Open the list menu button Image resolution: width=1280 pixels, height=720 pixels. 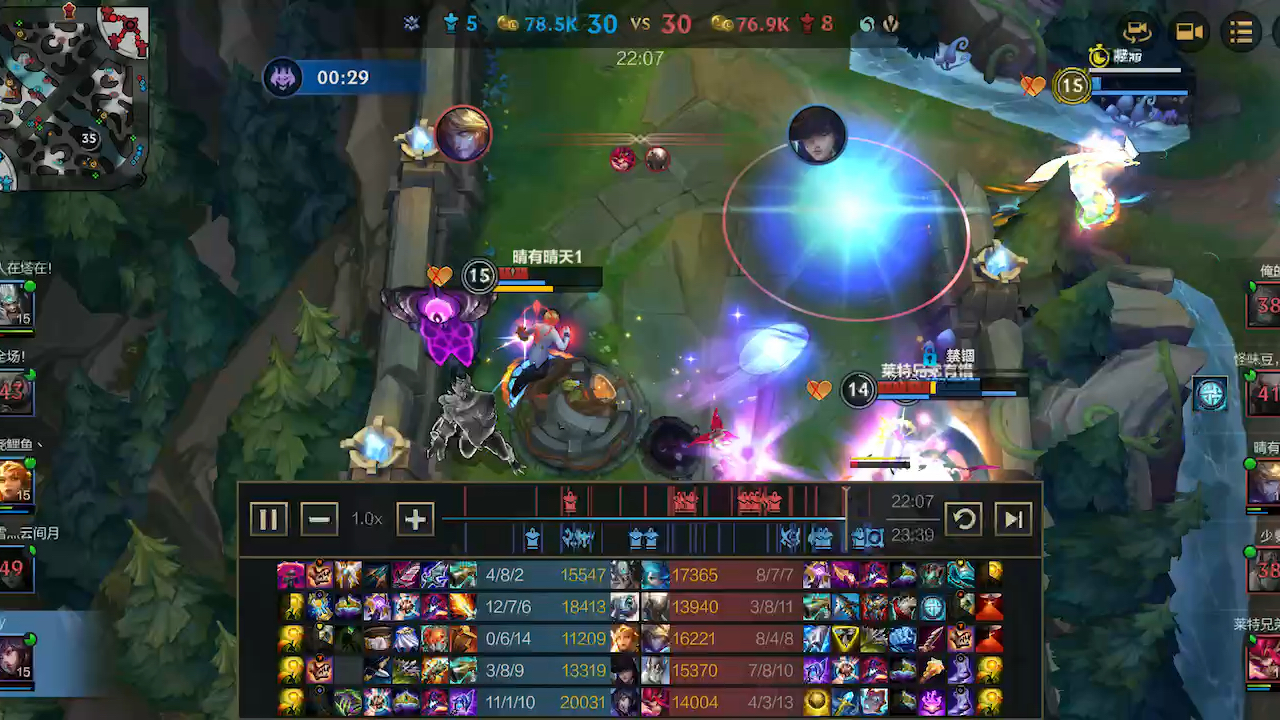[x=1241, y=32]
